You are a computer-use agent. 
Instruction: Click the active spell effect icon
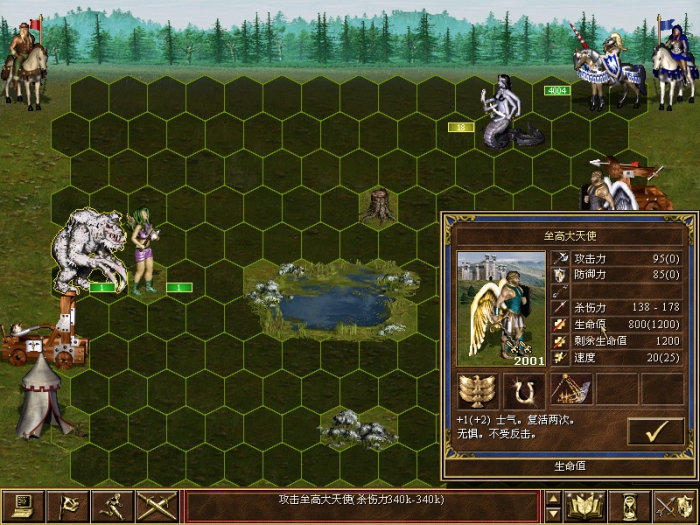pyautogui.click(x=569, y=390)
